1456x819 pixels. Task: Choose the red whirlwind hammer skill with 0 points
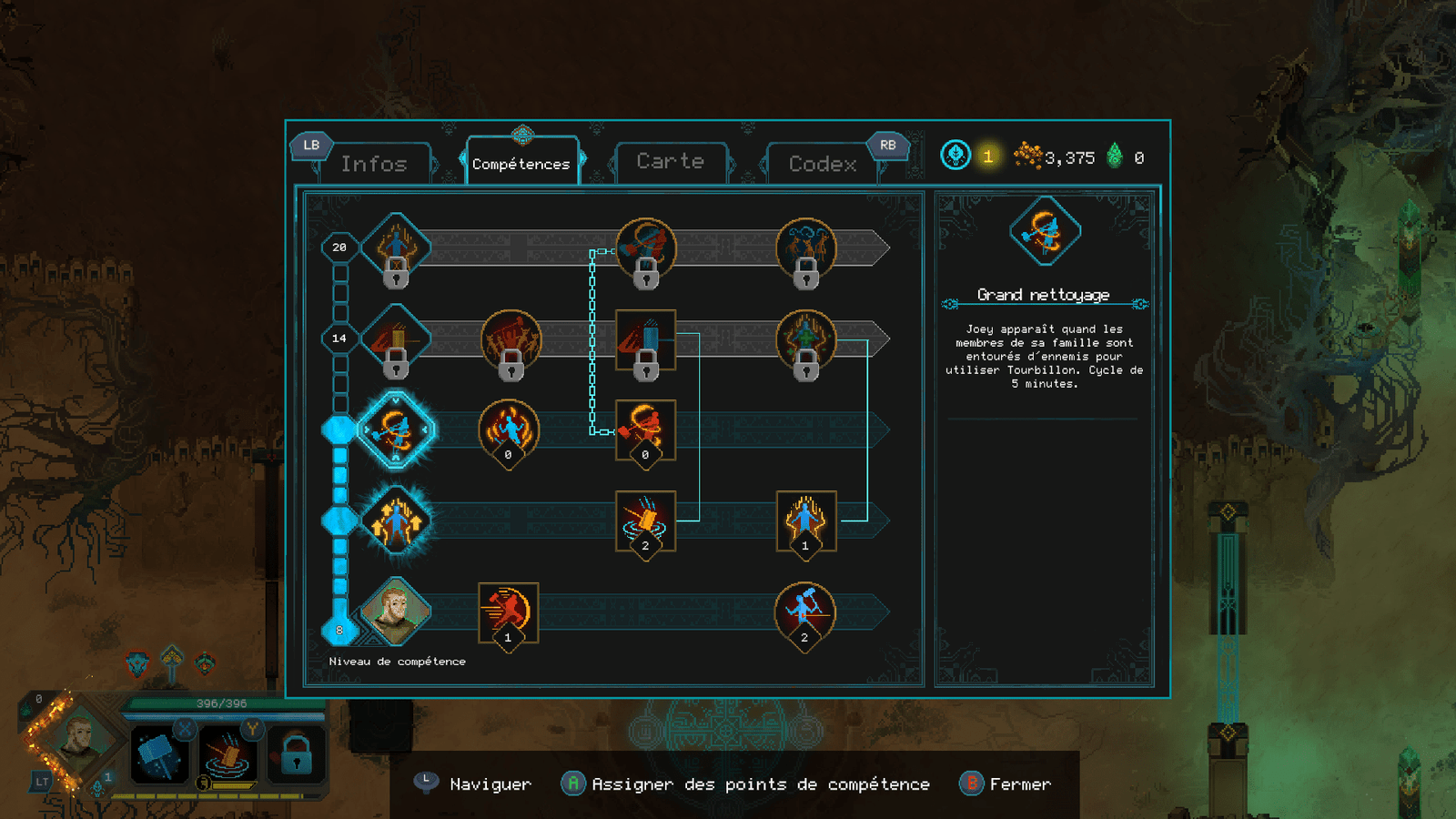coord(645,429)
